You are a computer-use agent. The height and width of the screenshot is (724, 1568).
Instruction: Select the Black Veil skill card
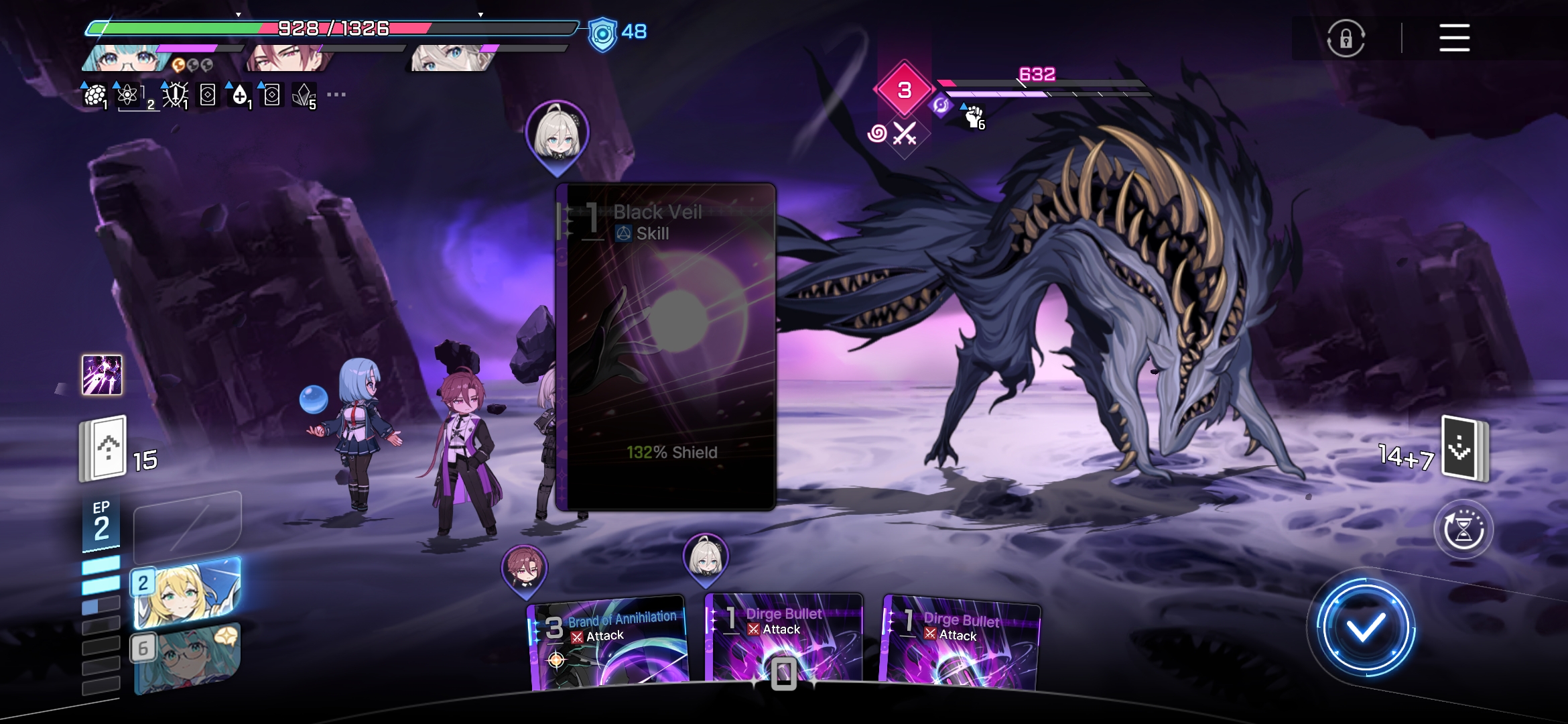pos(665,346)
